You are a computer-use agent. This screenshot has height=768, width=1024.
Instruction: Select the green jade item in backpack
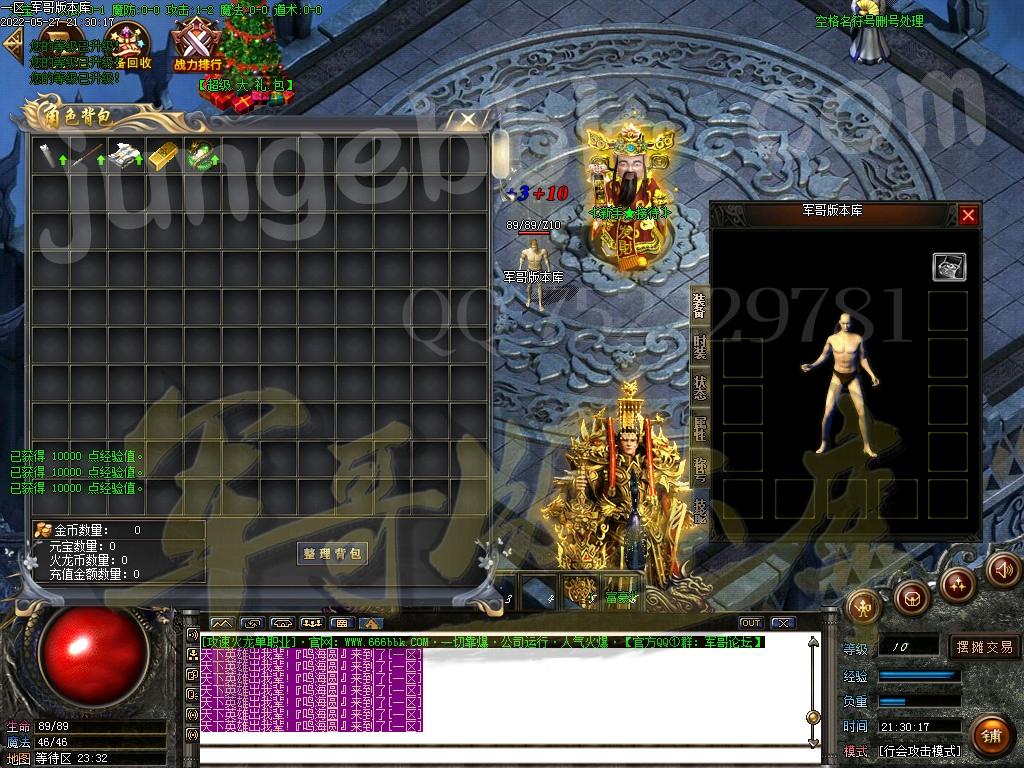(x=202, y=155)
